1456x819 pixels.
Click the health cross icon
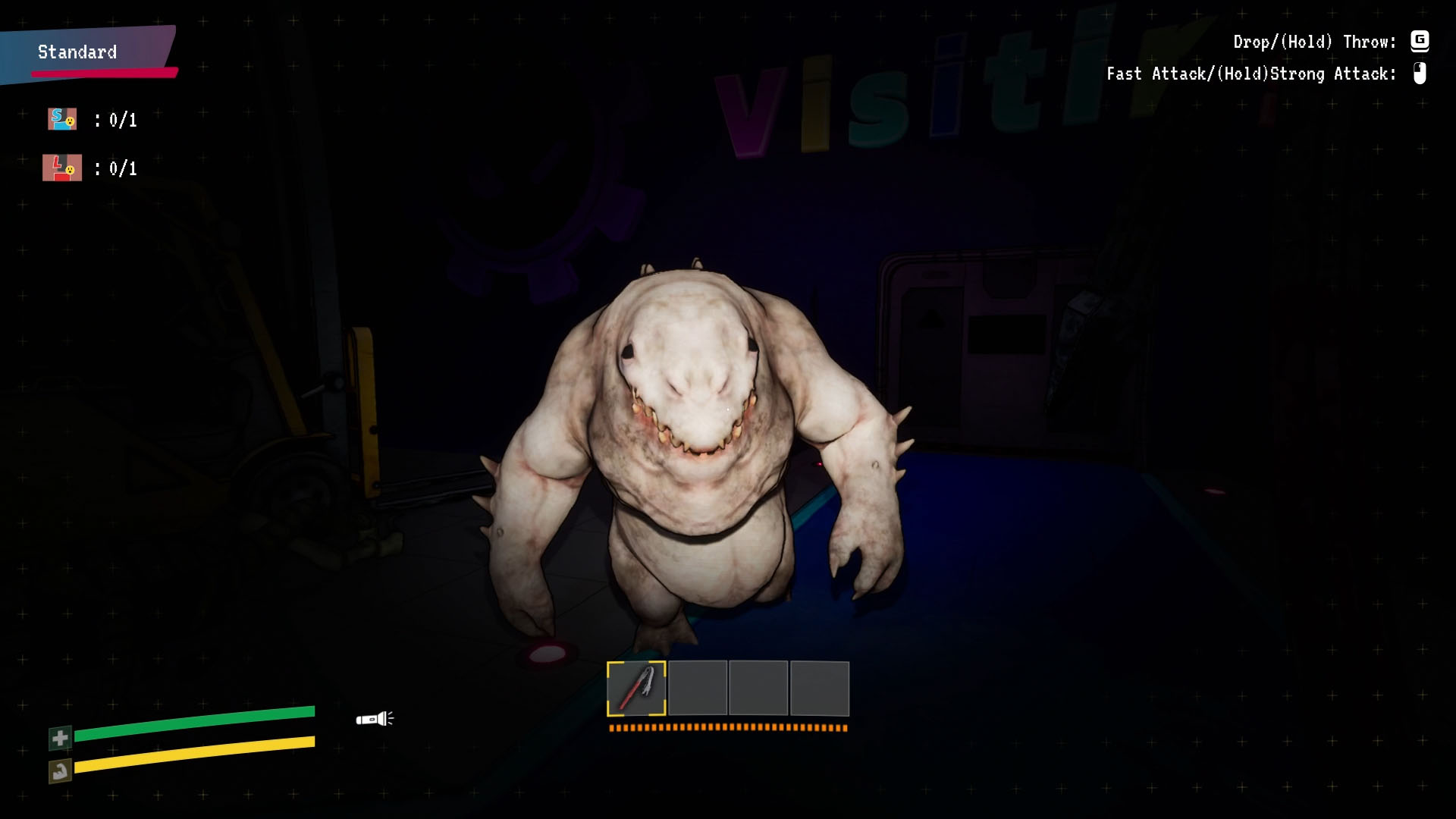coord(59,737)
